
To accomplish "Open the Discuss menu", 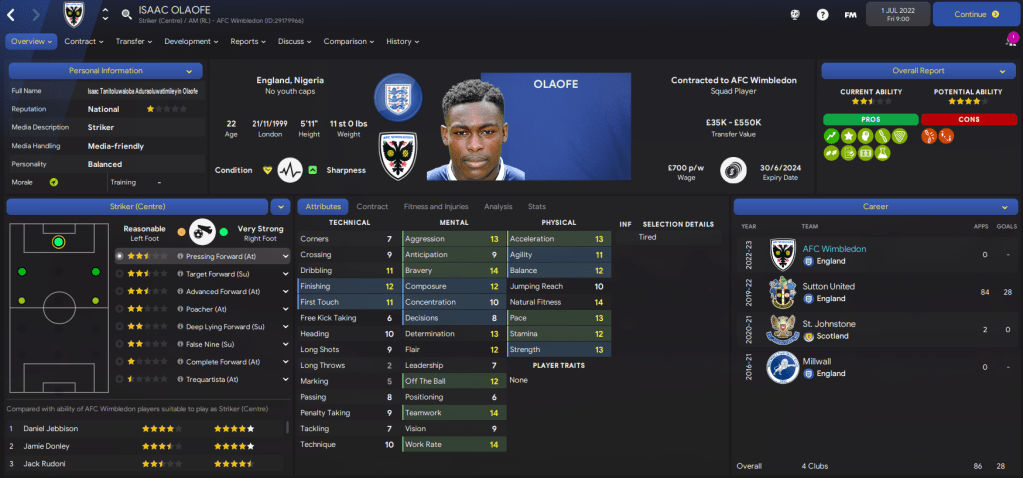I will click(294, 42).
